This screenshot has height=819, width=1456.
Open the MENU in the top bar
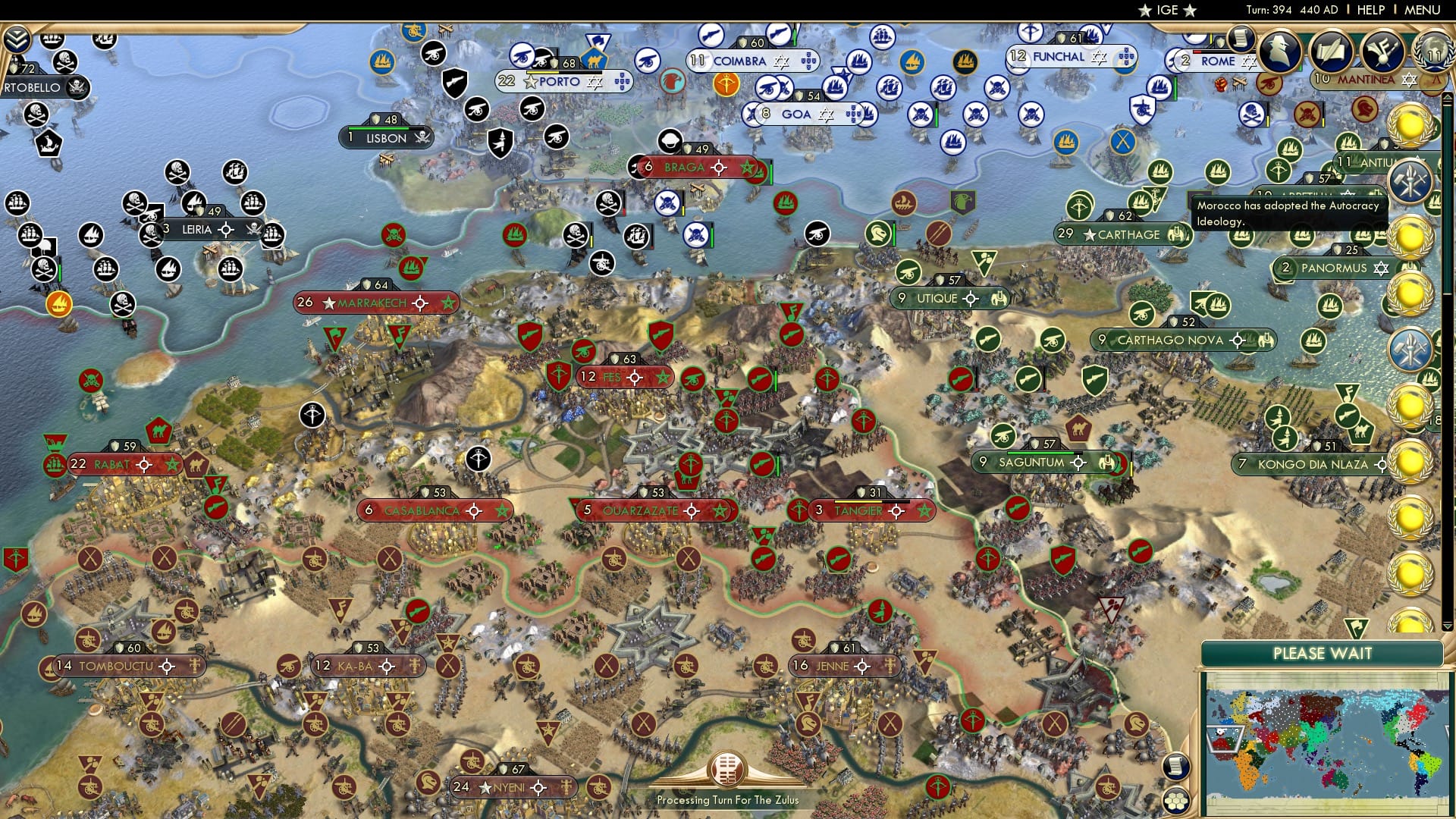(x=1423, y=9)
